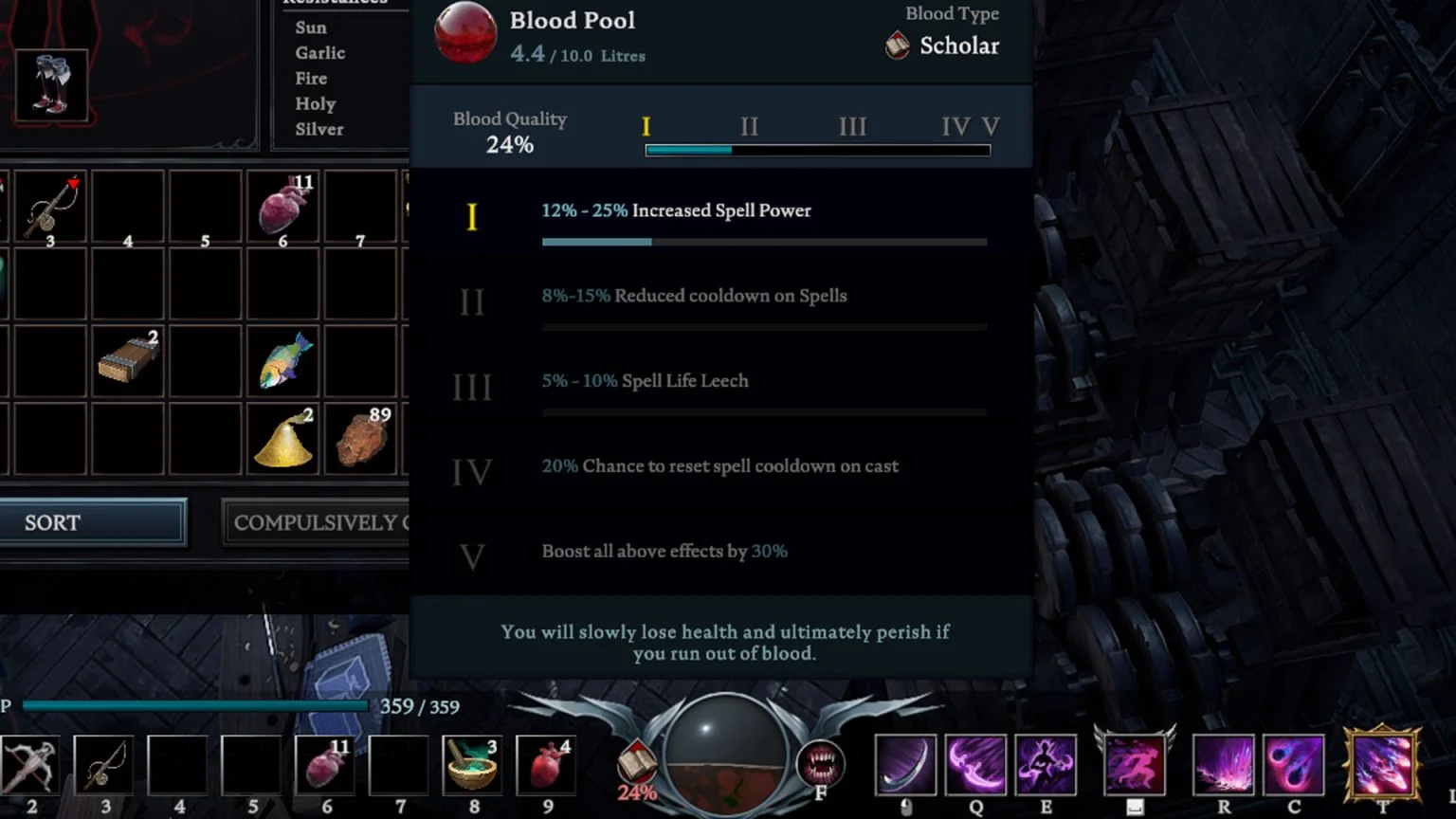Click the gold-framed T ultimate spell
Image resolution: width=1456 pixels, height=819 pixels.
pyautogui.click(x=1382, y=764)
